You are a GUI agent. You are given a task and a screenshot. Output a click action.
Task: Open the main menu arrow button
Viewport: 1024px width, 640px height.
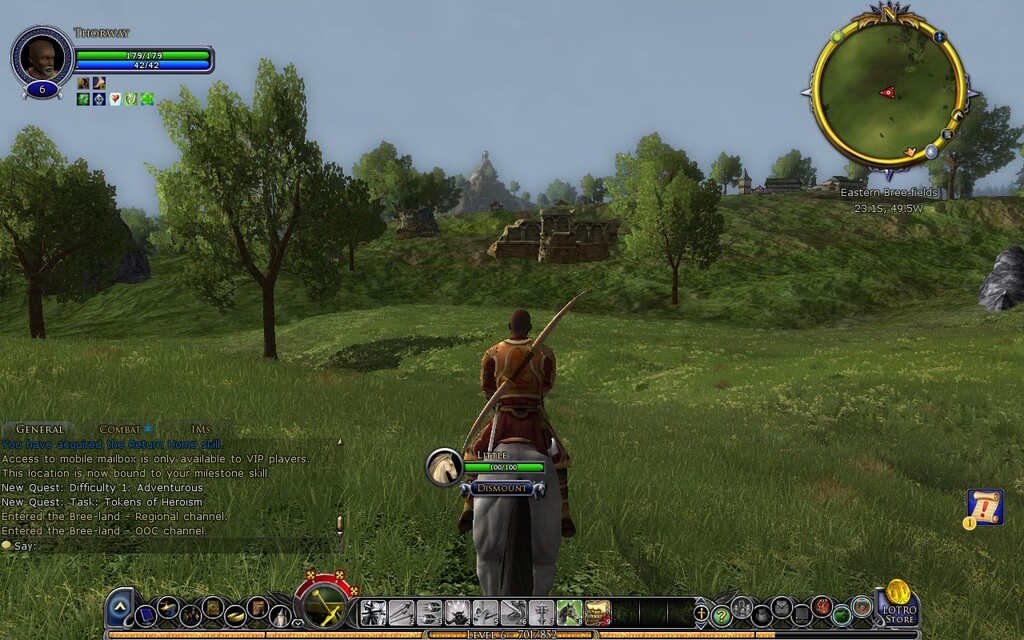[120, 605]
